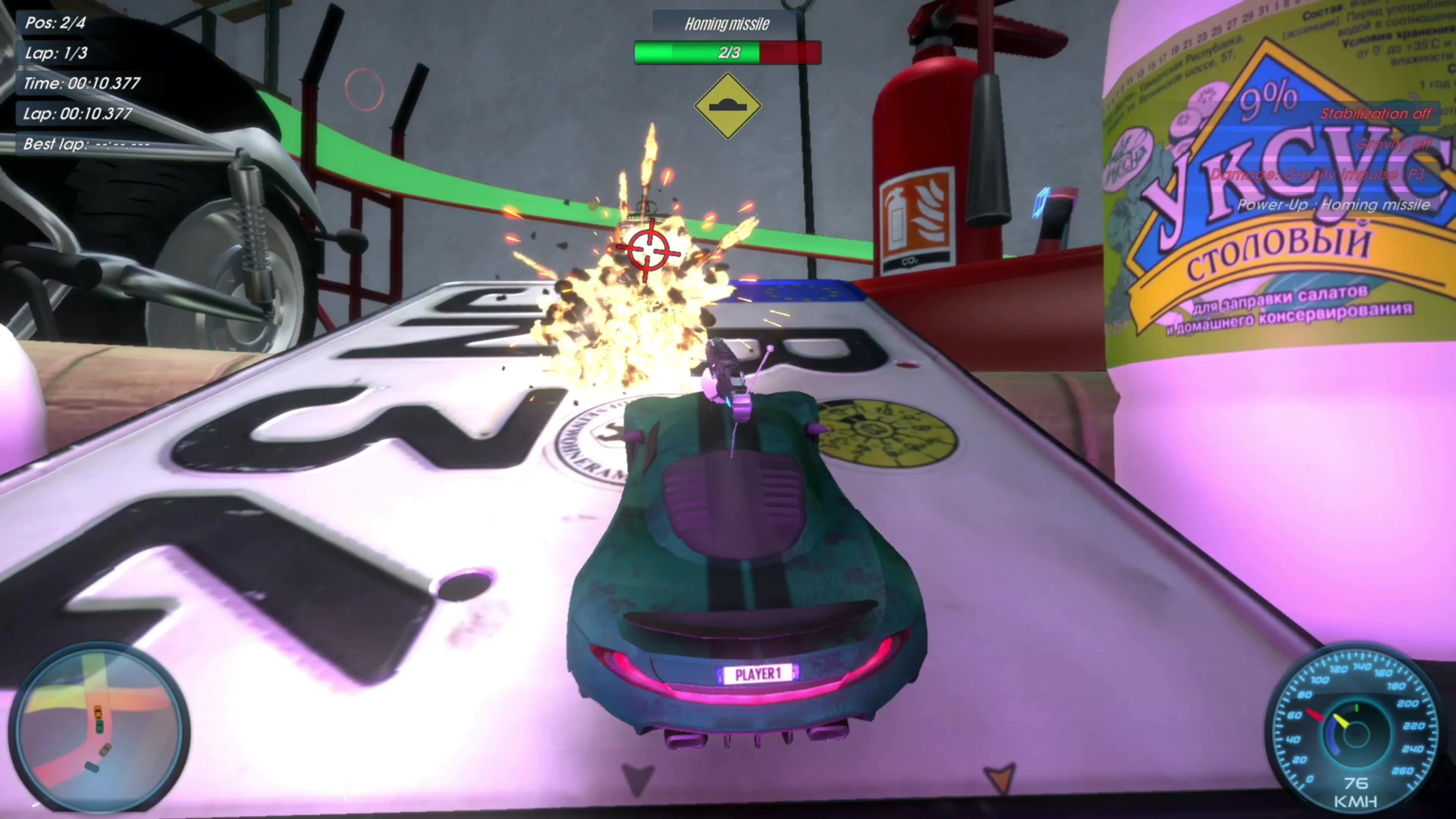Select the Homing missile weapon header

pos(727,24)
